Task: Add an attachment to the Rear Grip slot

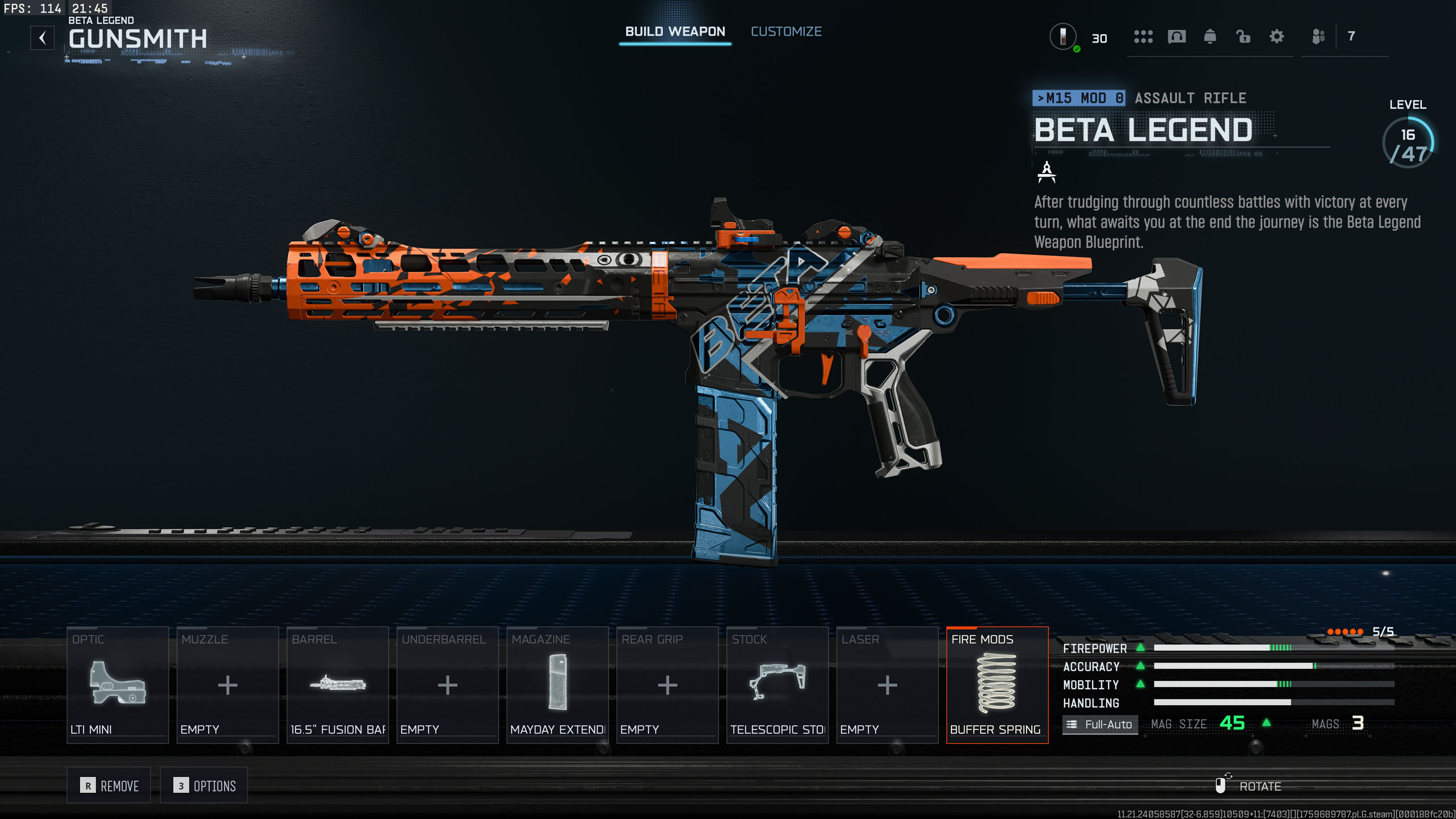Action: click(x=667, y=685)
